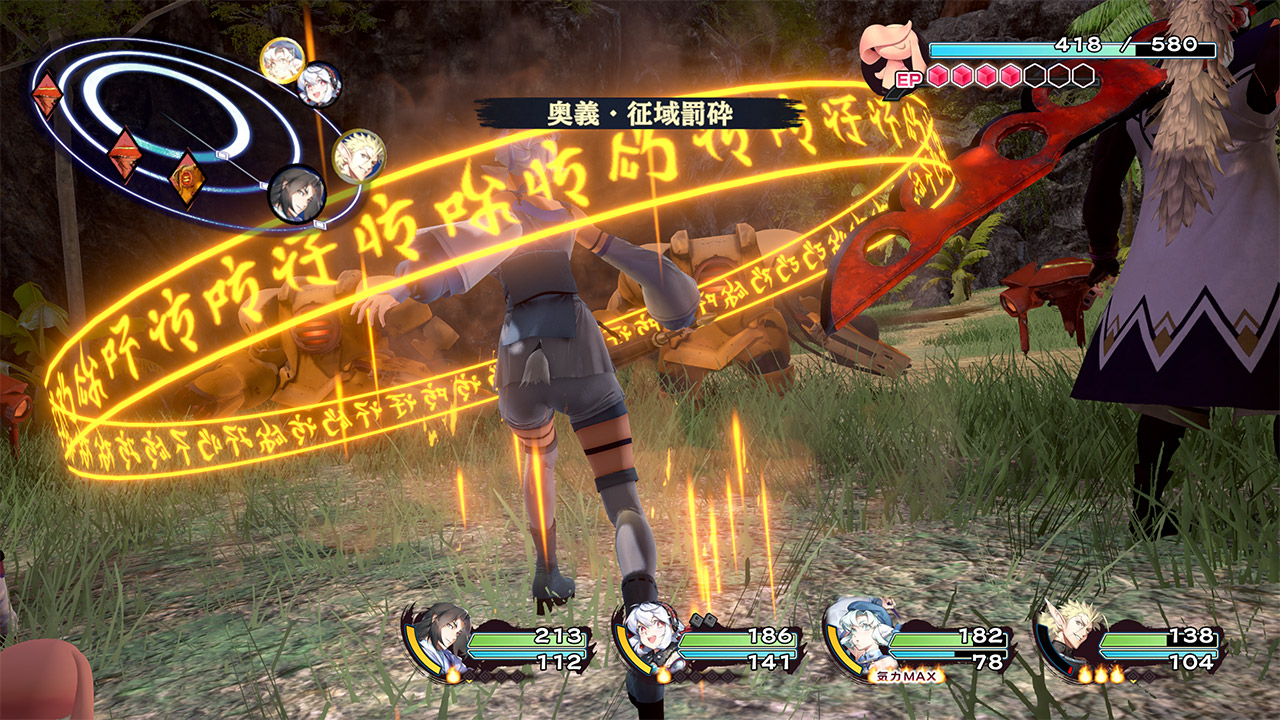The image size is (1280, 720).
Task: Select the dark-haired swordsman on the turn-order ring
Action: [297, 193]
